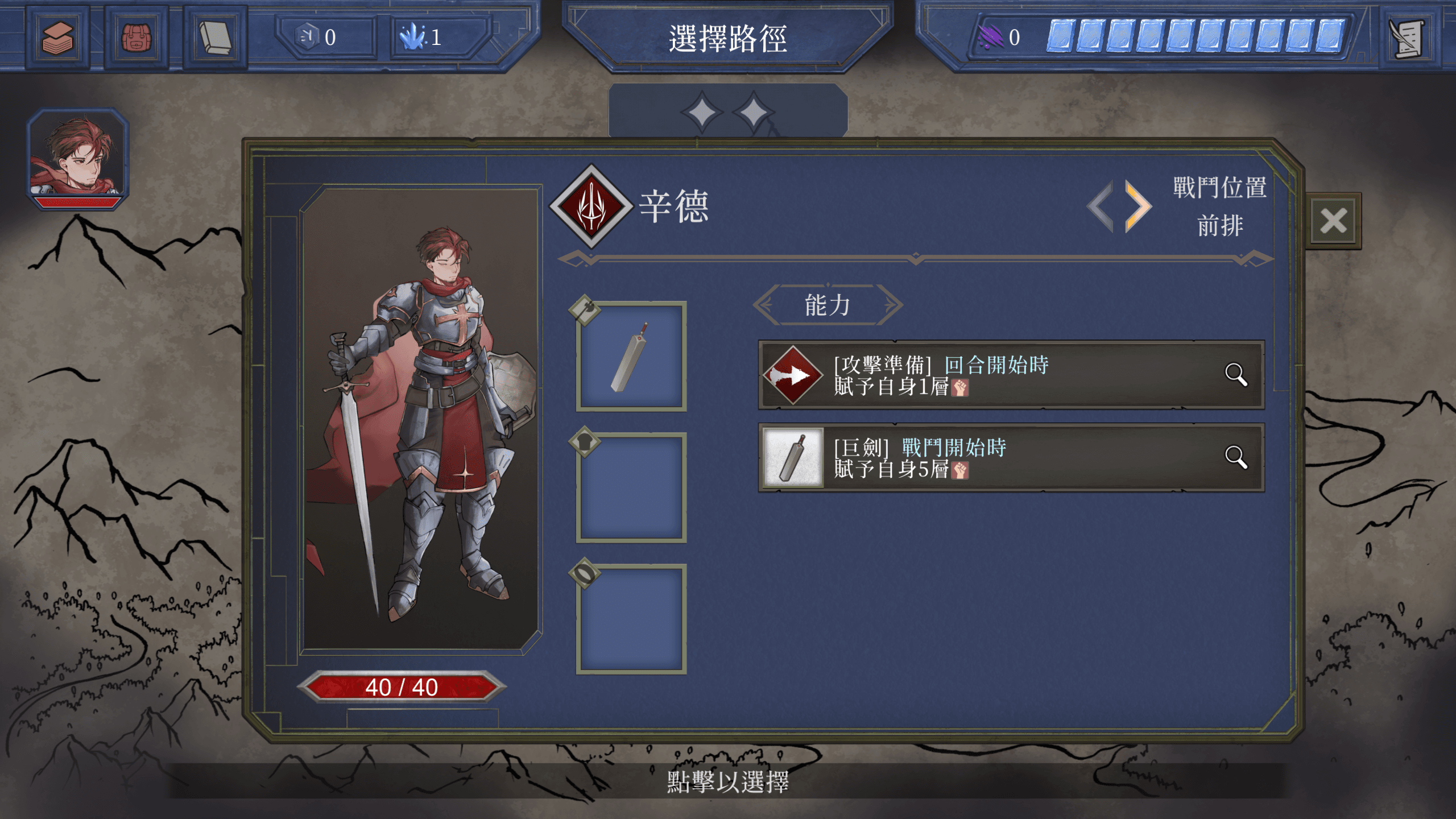
Task: Open the book journal icon
Action: pos(215,38)
